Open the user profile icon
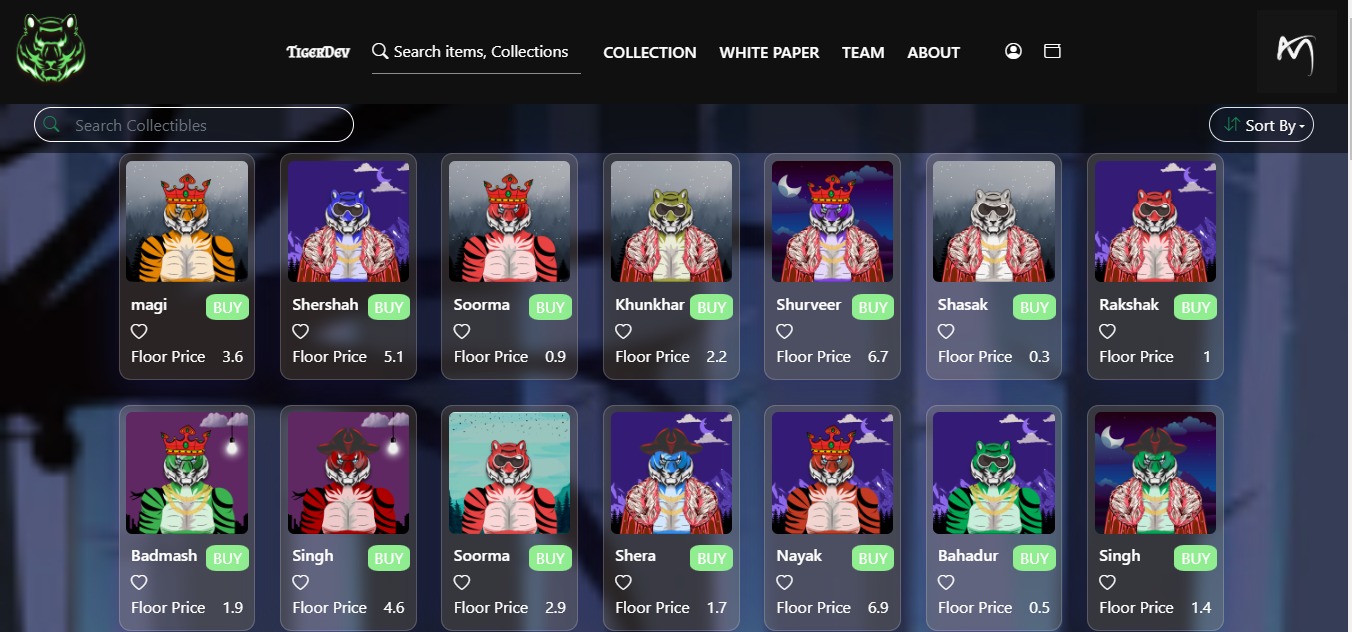This screenshot has width=1352, height=632. coord(1013,51)
